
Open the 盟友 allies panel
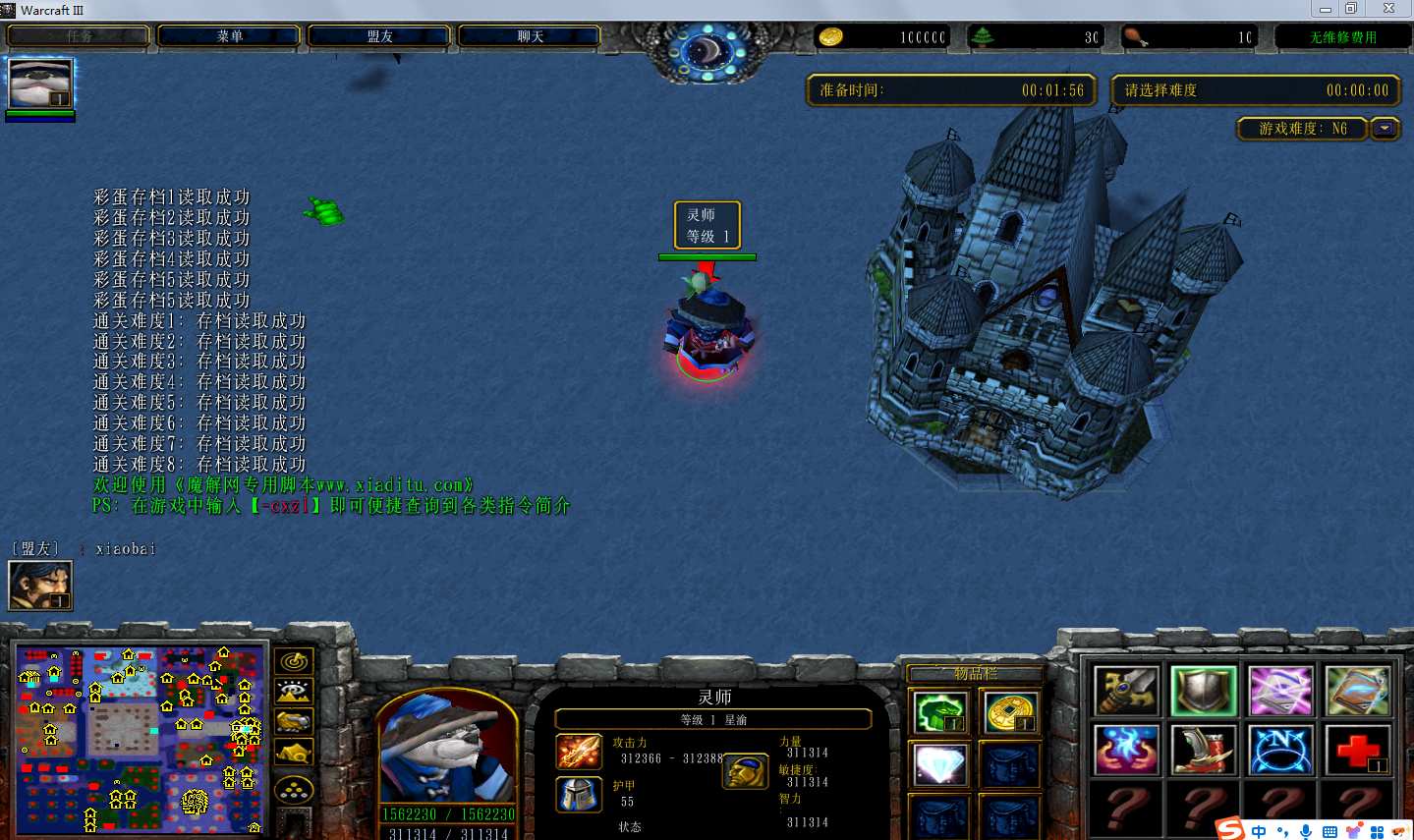[x=379, y=36]
